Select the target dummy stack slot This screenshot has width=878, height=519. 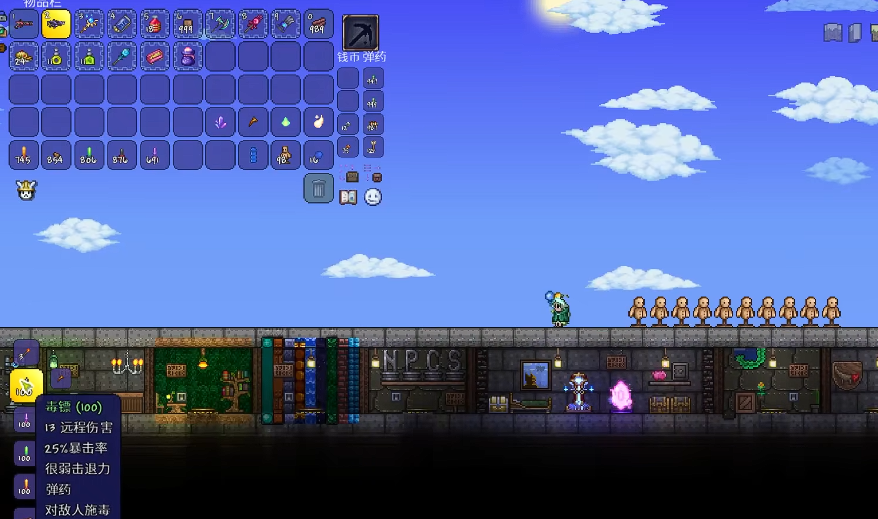click(285, 155)
